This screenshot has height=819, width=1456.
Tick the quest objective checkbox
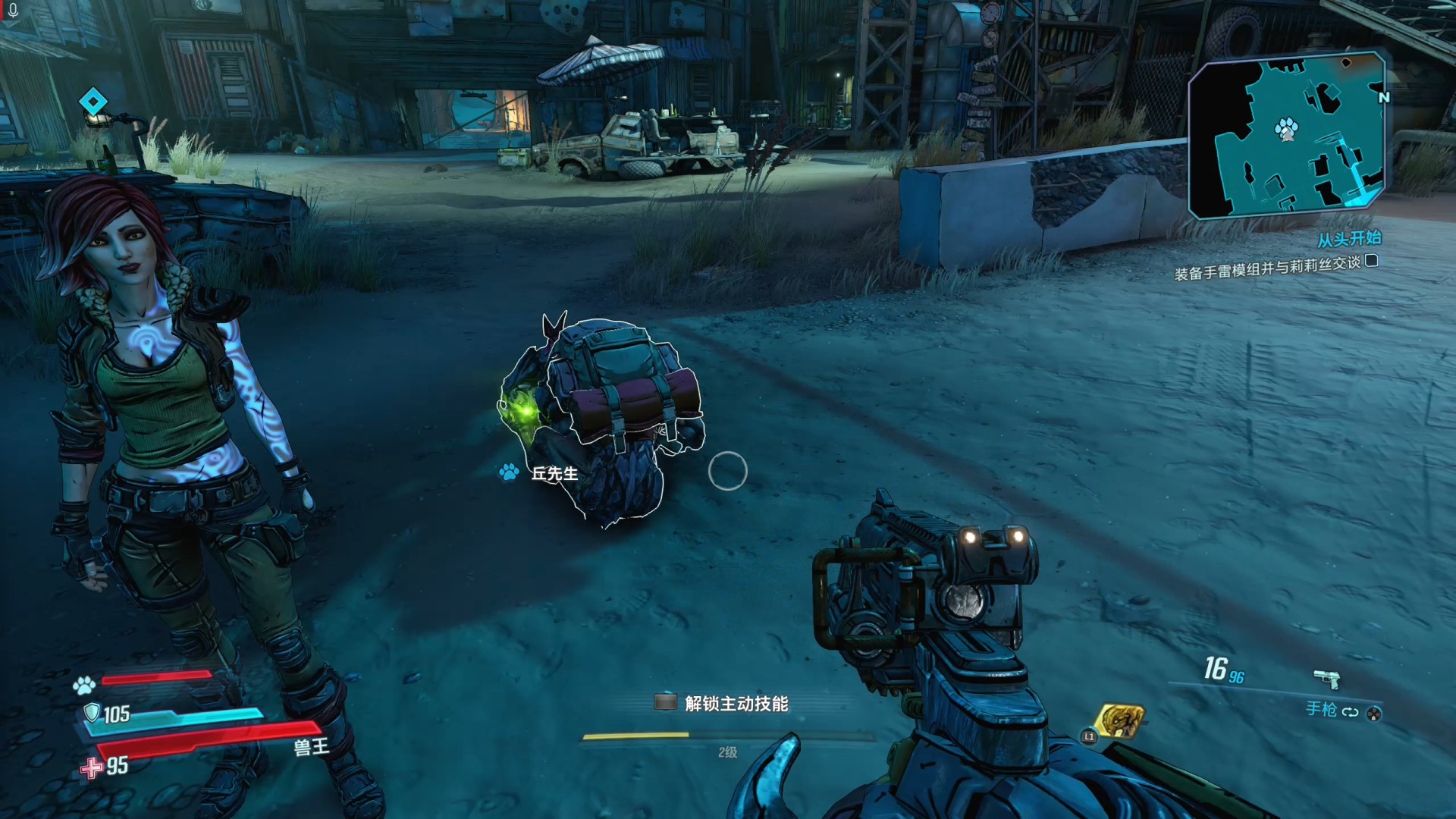[x=1371, y=261]
